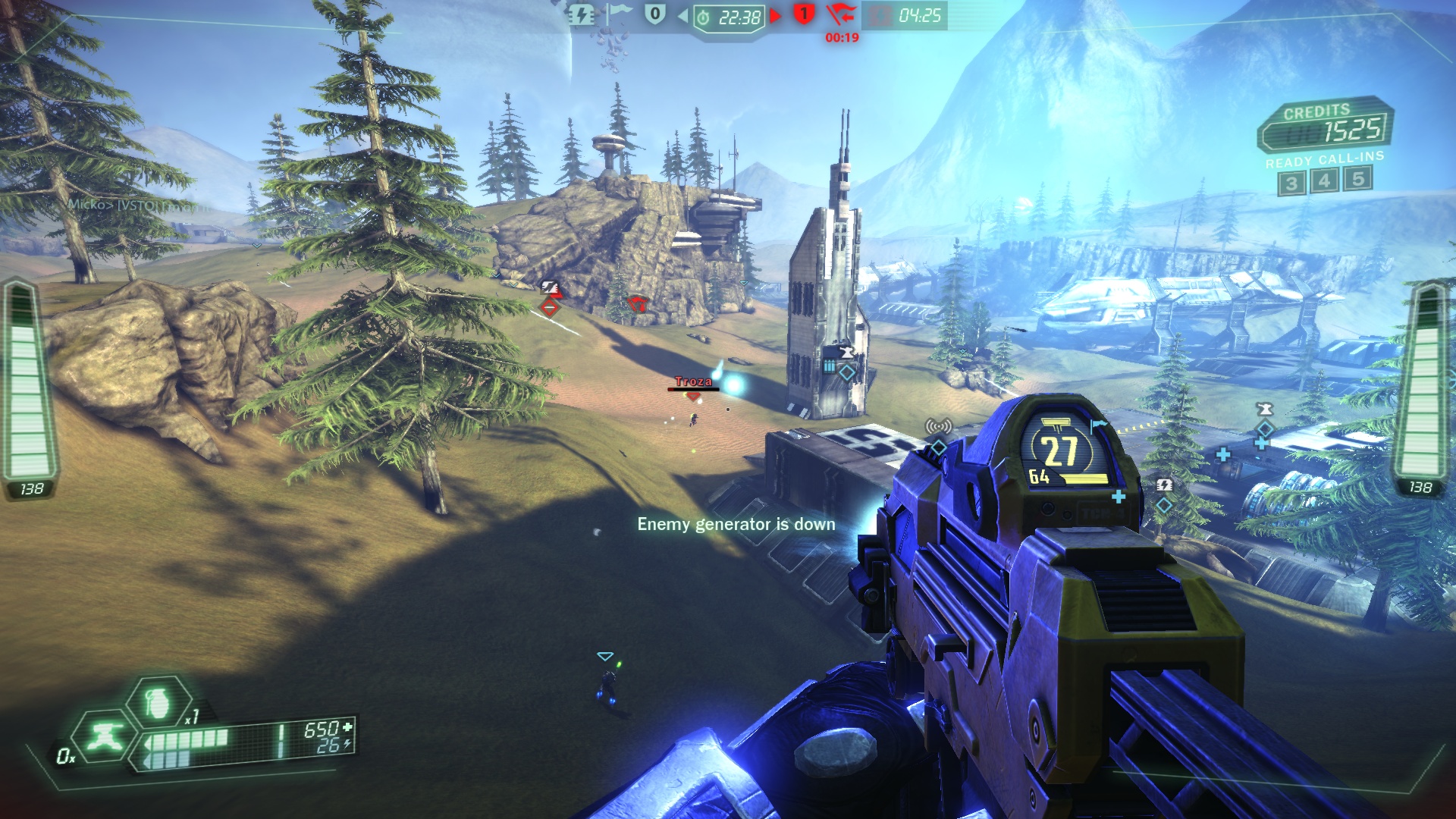
Task: Activate the deployable turret pack icon
Action: click(105, 735)
